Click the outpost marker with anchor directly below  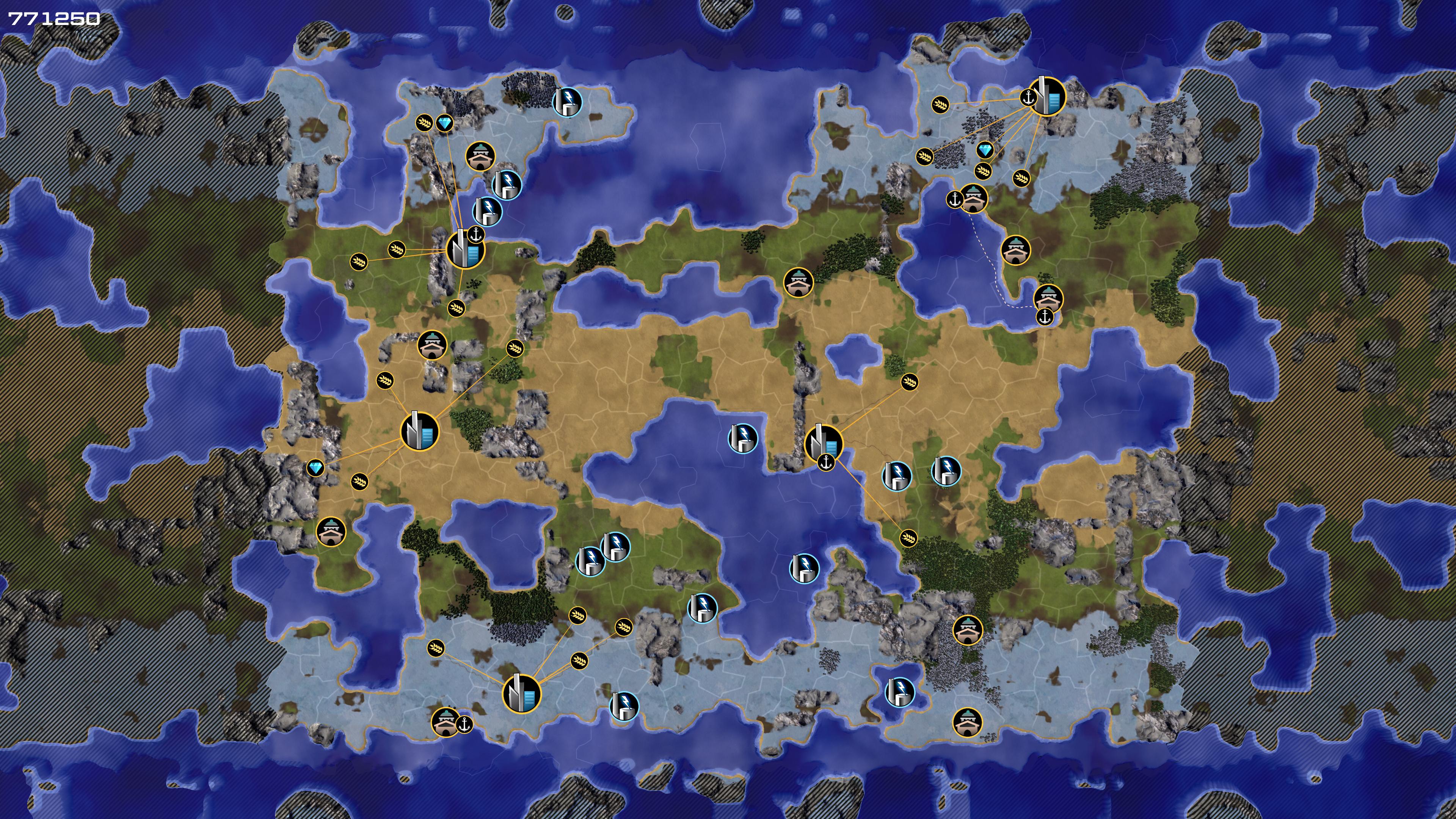tap(1048, 298)
